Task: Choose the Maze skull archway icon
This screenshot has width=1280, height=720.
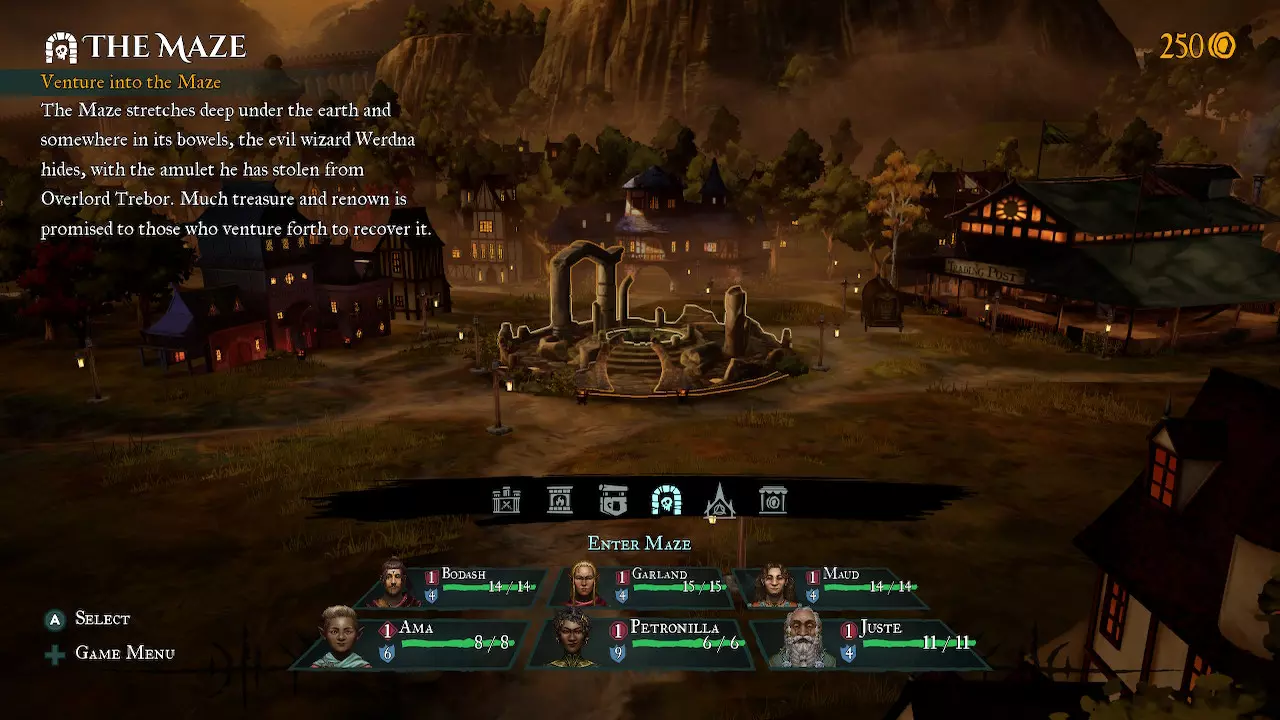Action: tap(666, 500)
